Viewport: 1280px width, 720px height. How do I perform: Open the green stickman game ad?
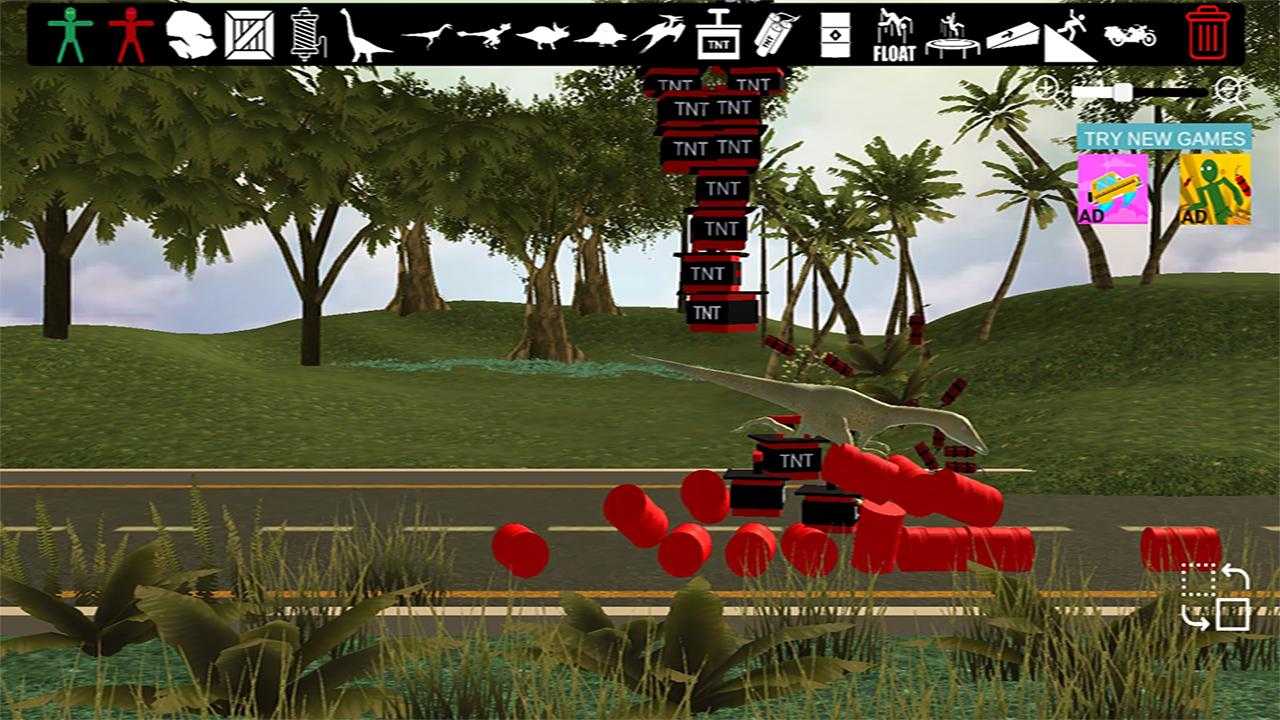tap(1214, 188)
